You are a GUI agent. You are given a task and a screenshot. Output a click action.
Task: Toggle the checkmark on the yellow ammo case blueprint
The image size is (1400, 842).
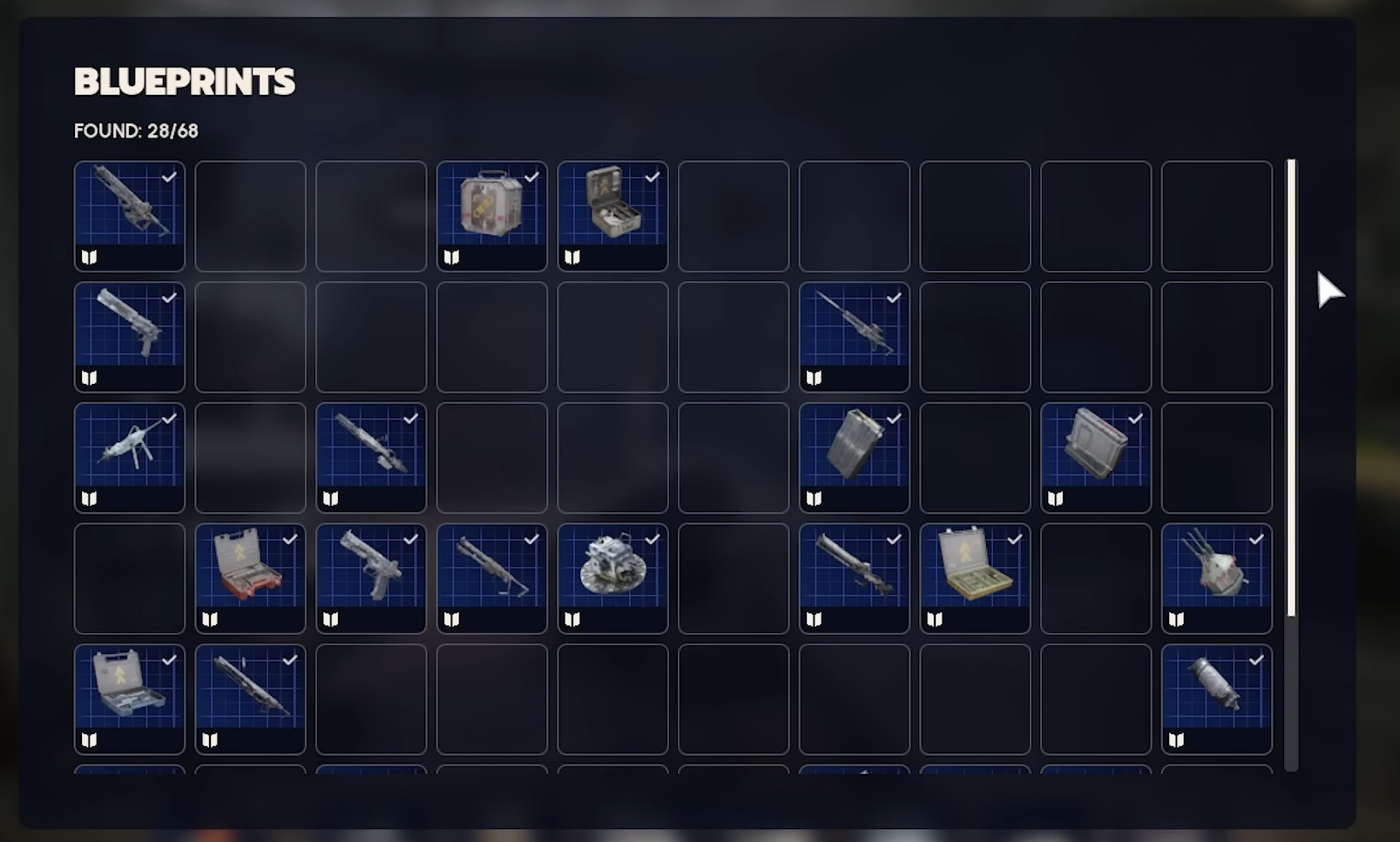(1014, 539)
